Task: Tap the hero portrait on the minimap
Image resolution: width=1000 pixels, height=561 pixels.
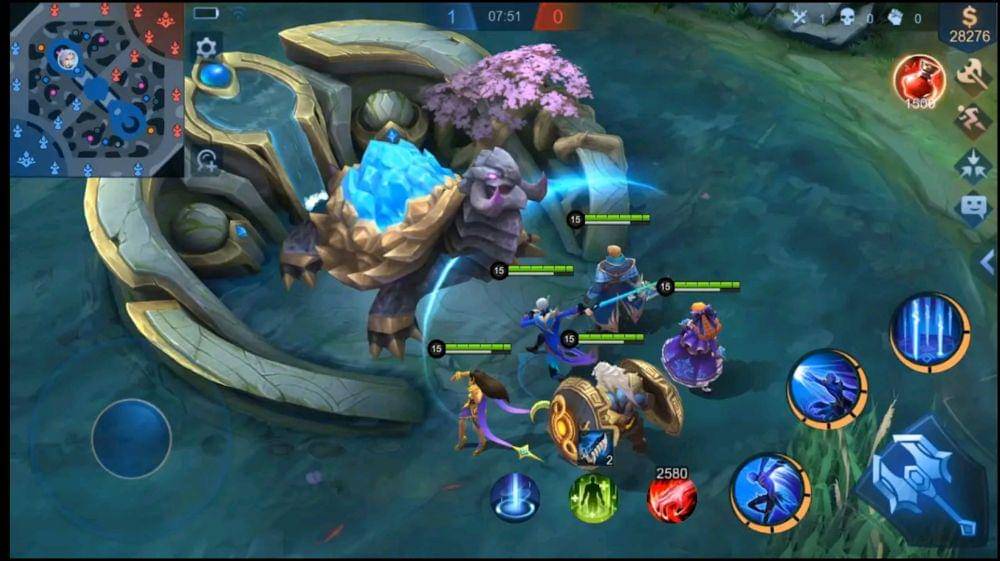Action: pyautogui.click(x=68, y=57)
